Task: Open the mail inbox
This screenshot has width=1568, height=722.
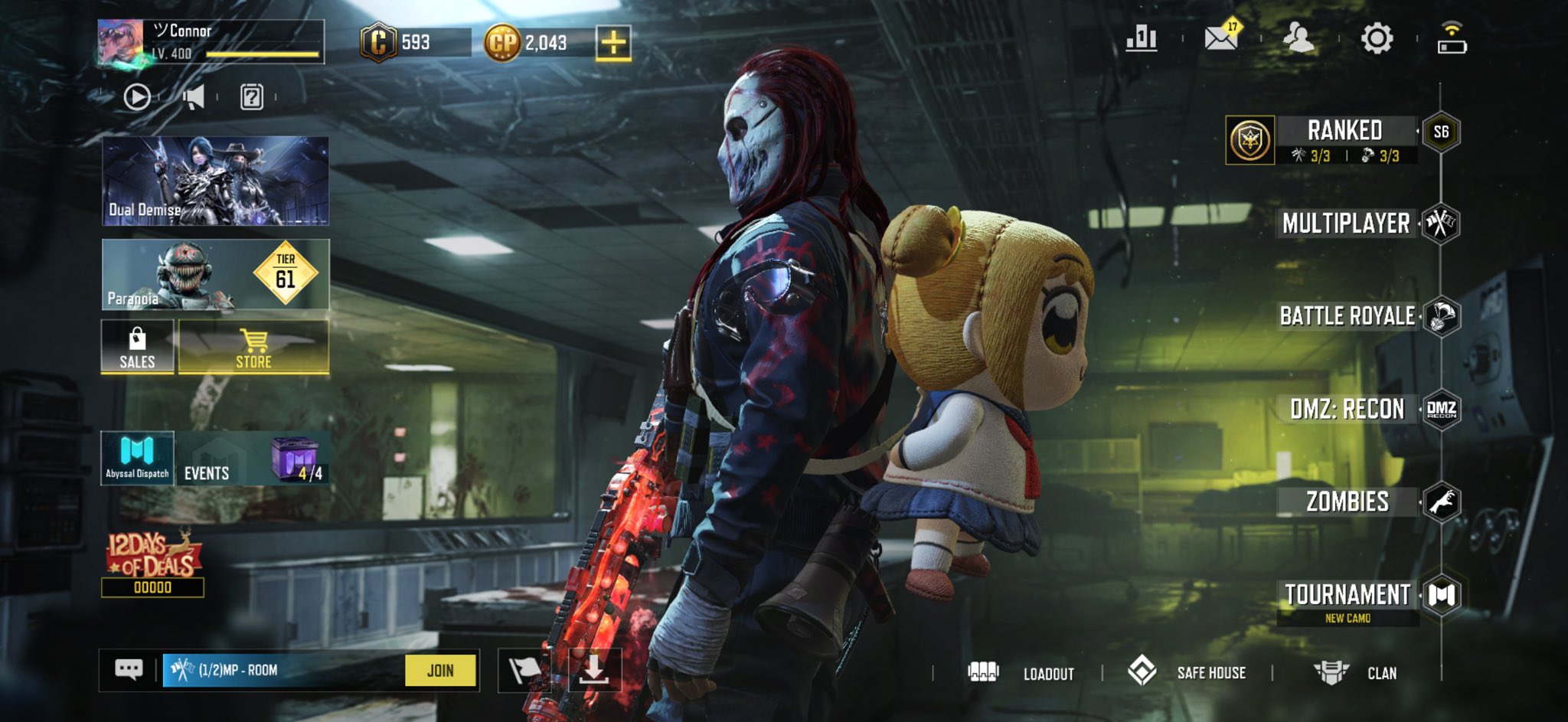Action: point(1221,38)
